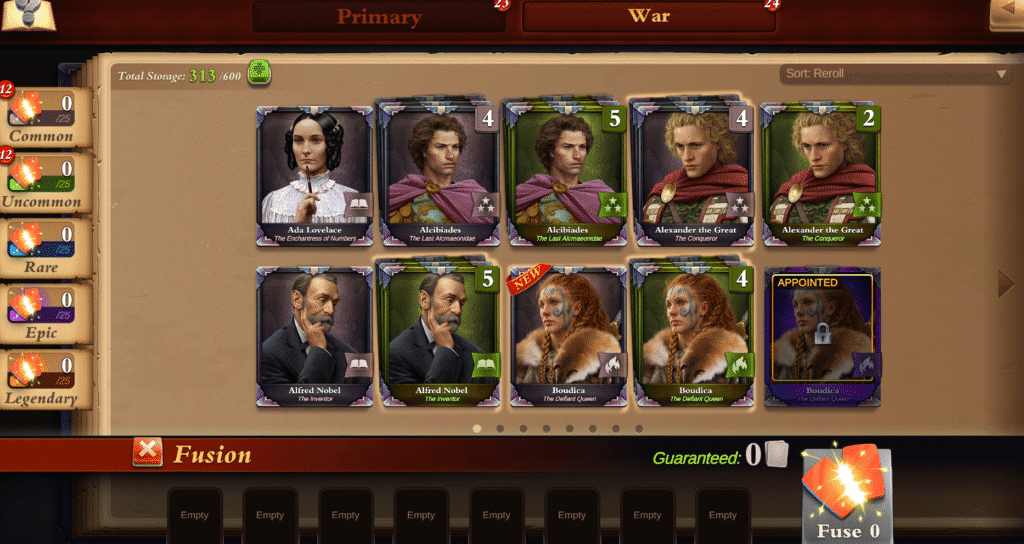Image resolution: width=1024 pixels, height=544 pixels.
Task: Show the next page of cards
Action: pyautogui.click(x=1006, y=285)
